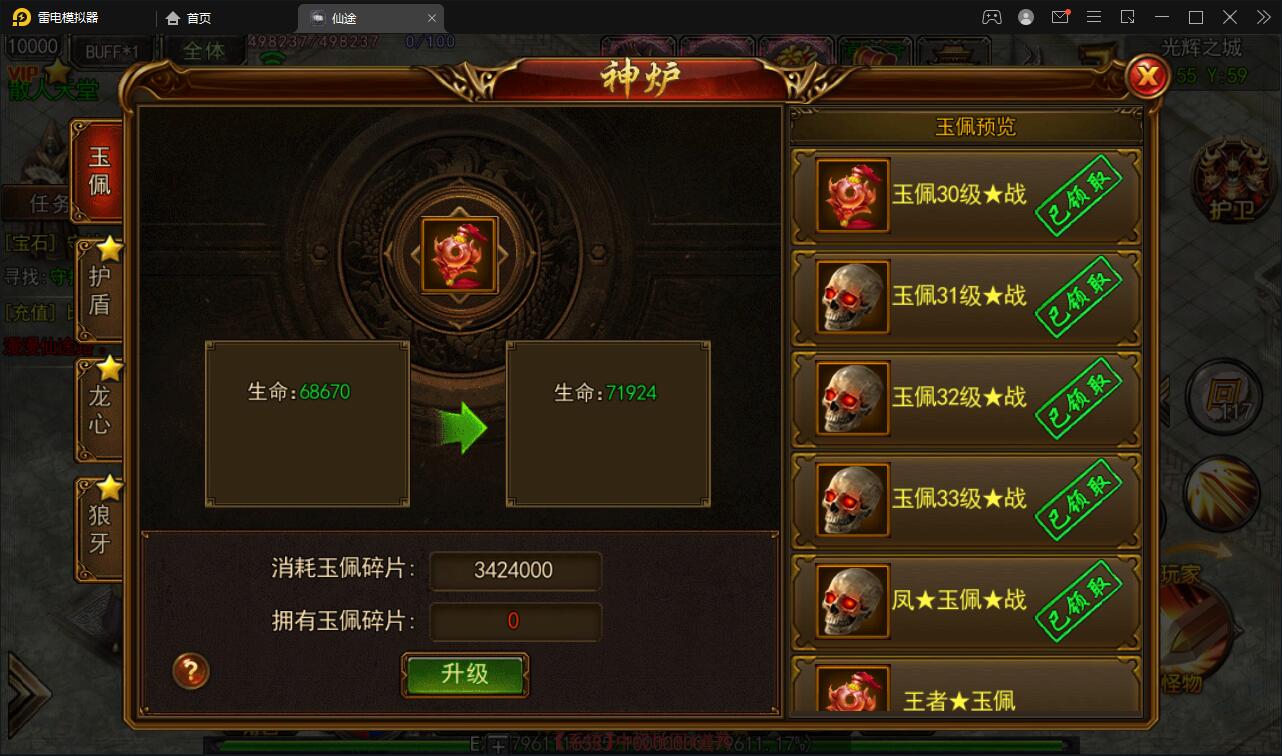This screenshot has height=756, width=1282.
Task: Click the 玉佩31级★战 reward entry
Action: [965, 296]
